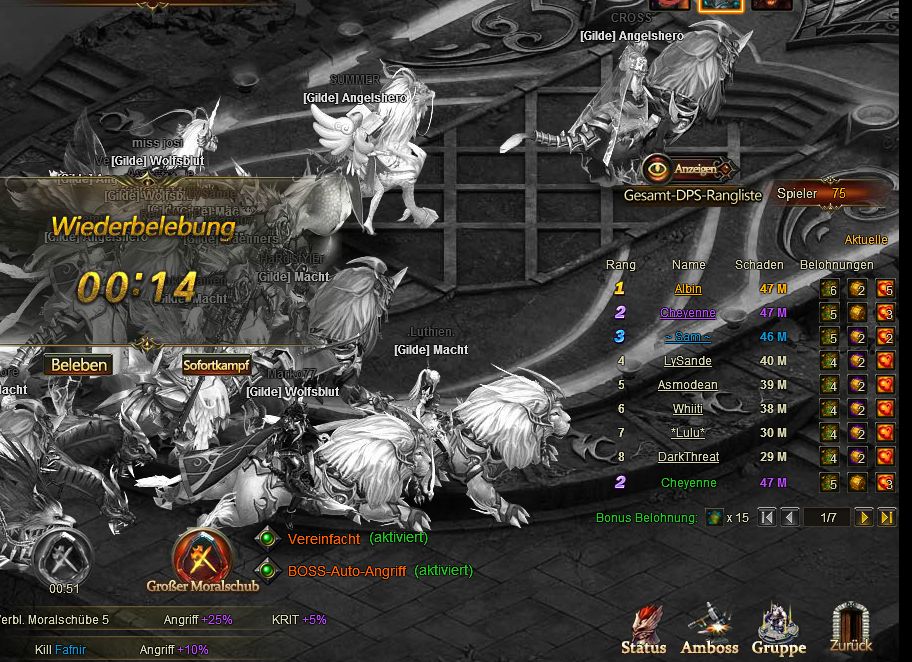The image size is (912, 662).
Task: Select player ~ Sam ~ in the ranking
Action: pos(688,337)
